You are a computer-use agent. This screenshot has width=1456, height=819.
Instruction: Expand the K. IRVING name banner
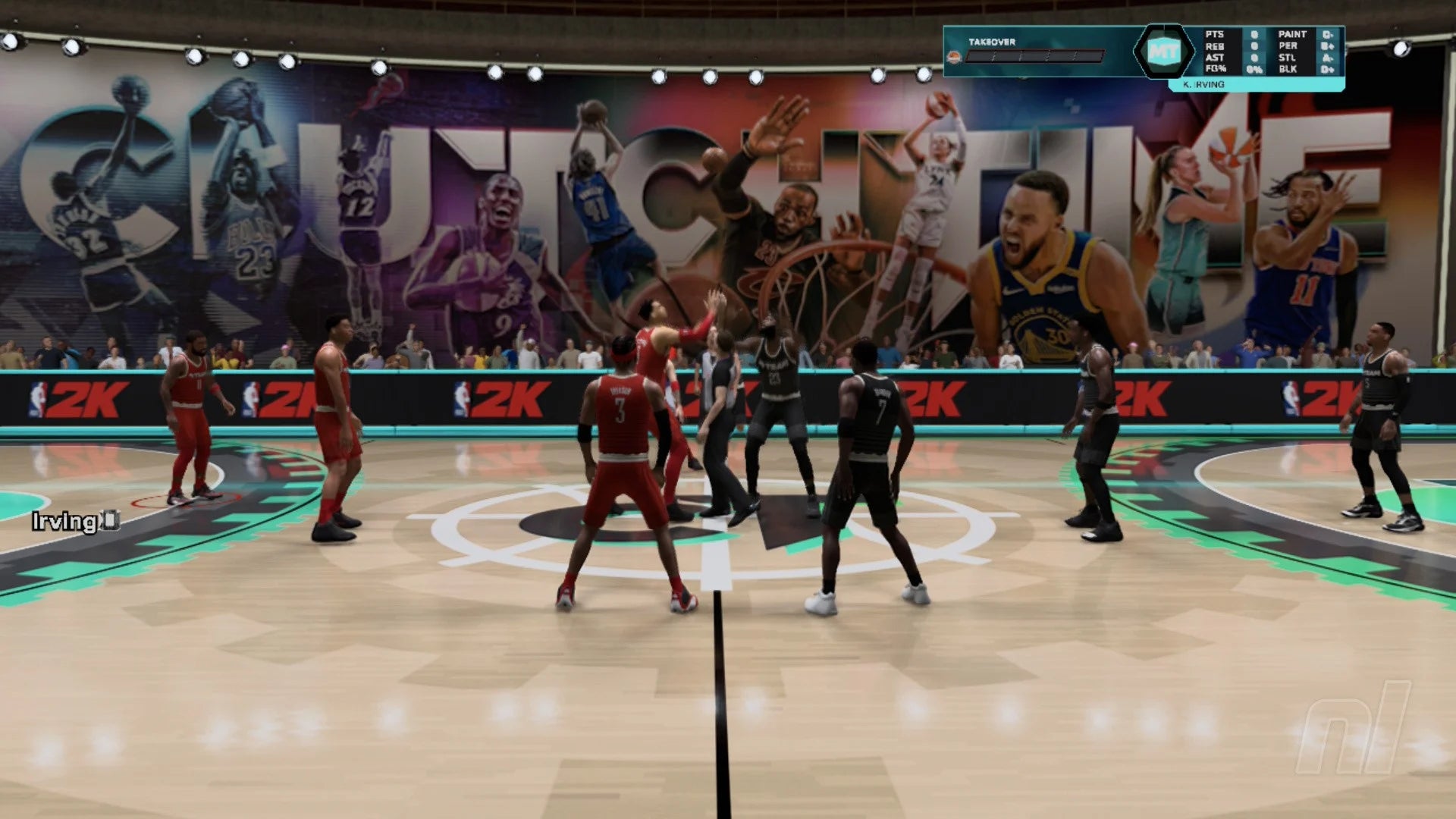[x=1203, y=85]
